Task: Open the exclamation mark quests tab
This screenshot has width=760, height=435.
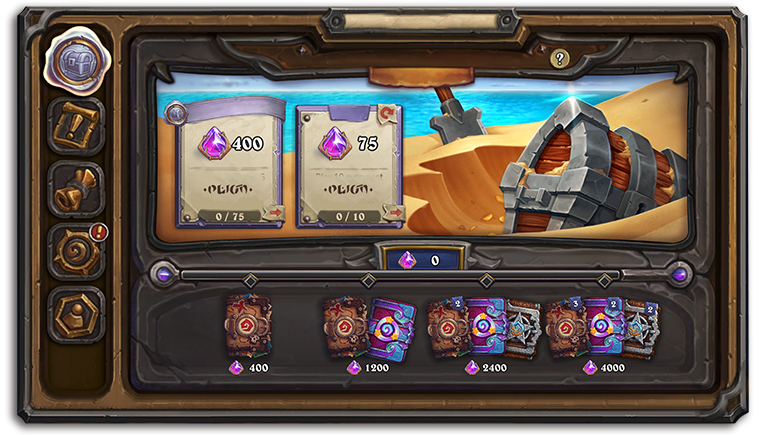Action: pos(76,124)
